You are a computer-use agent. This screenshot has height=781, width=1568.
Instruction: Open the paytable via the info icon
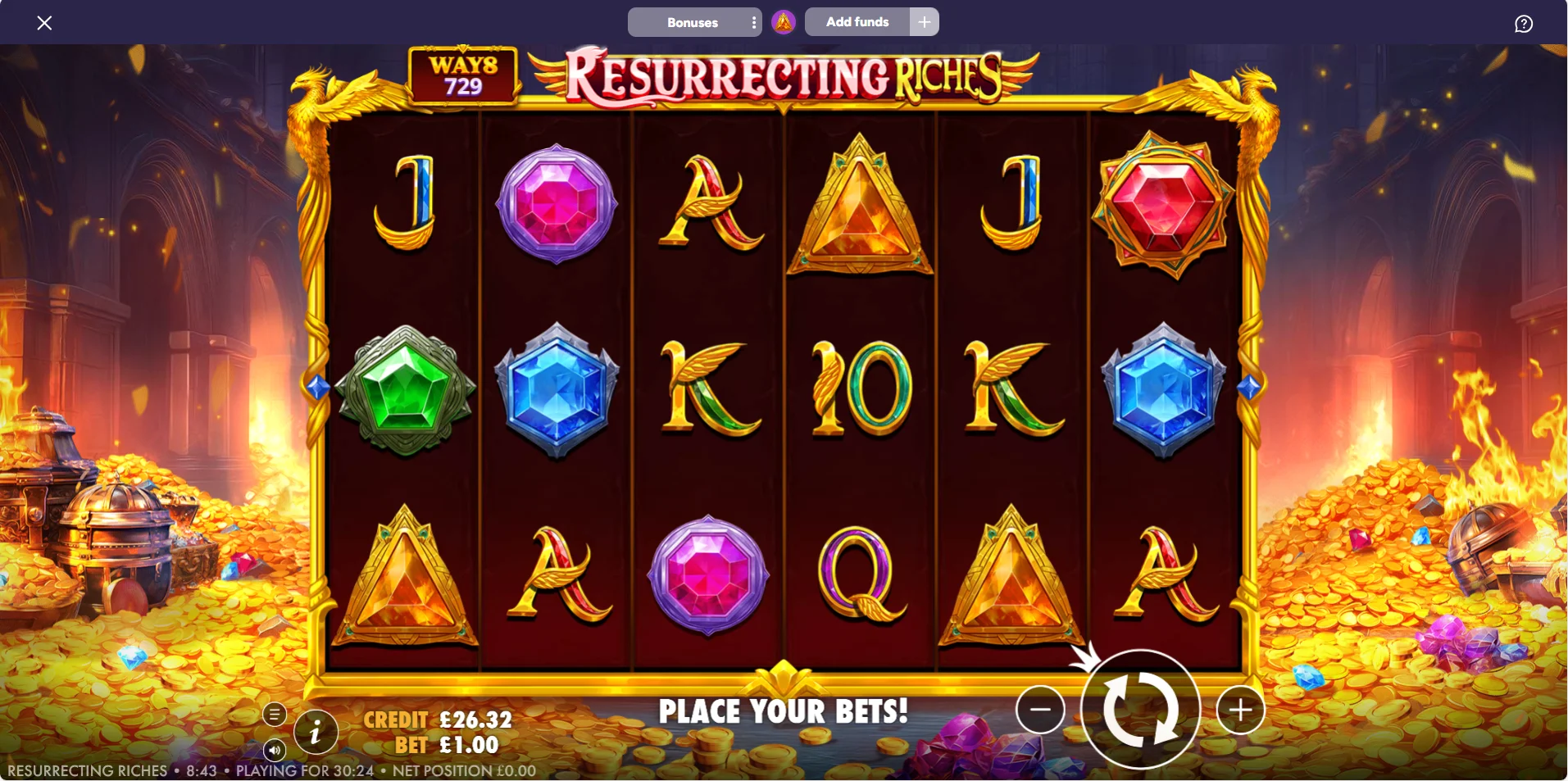(x=316, y=732)
